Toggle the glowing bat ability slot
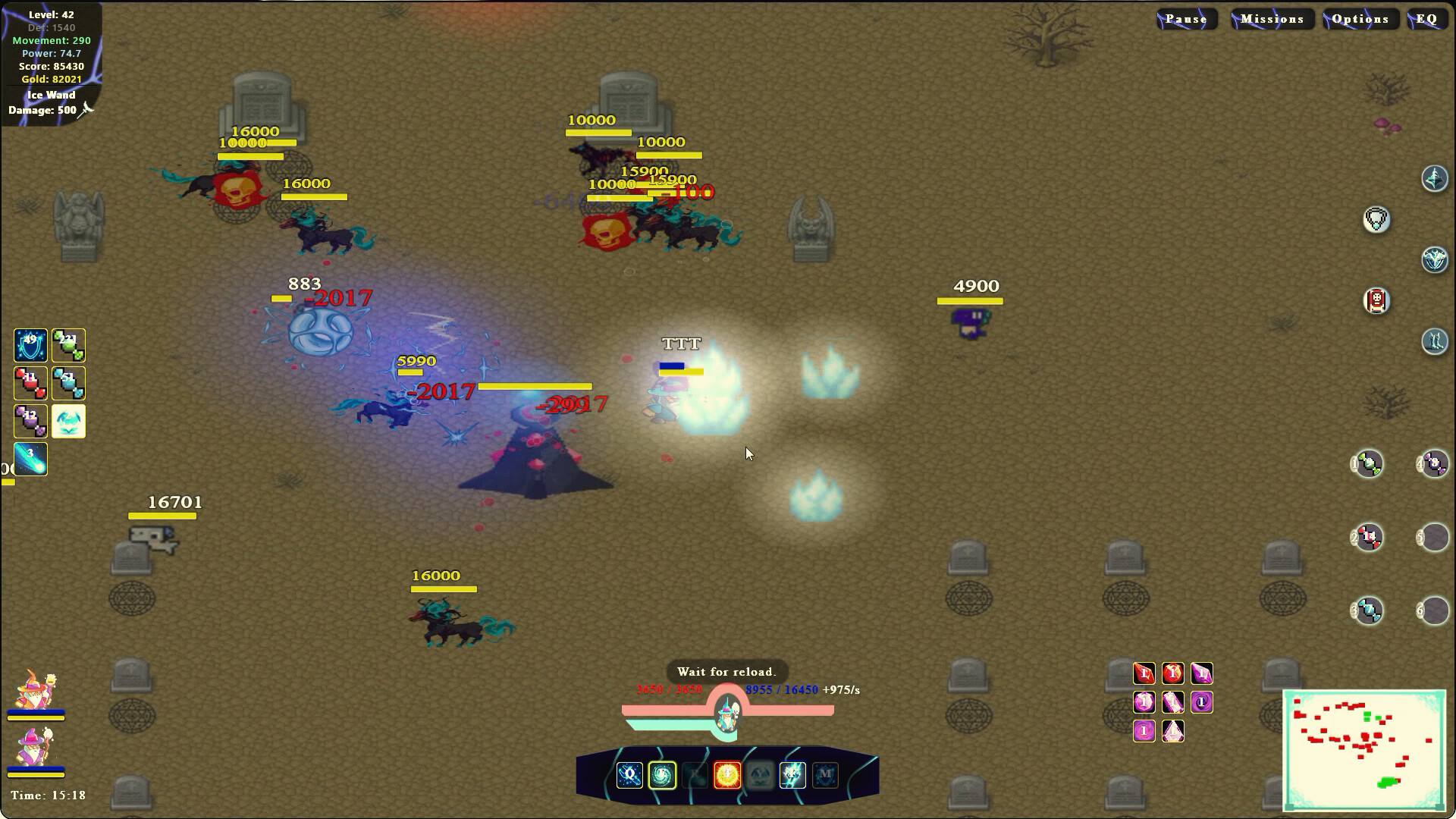The height and width of the screenshot is (819, 1456). [68, 422]
